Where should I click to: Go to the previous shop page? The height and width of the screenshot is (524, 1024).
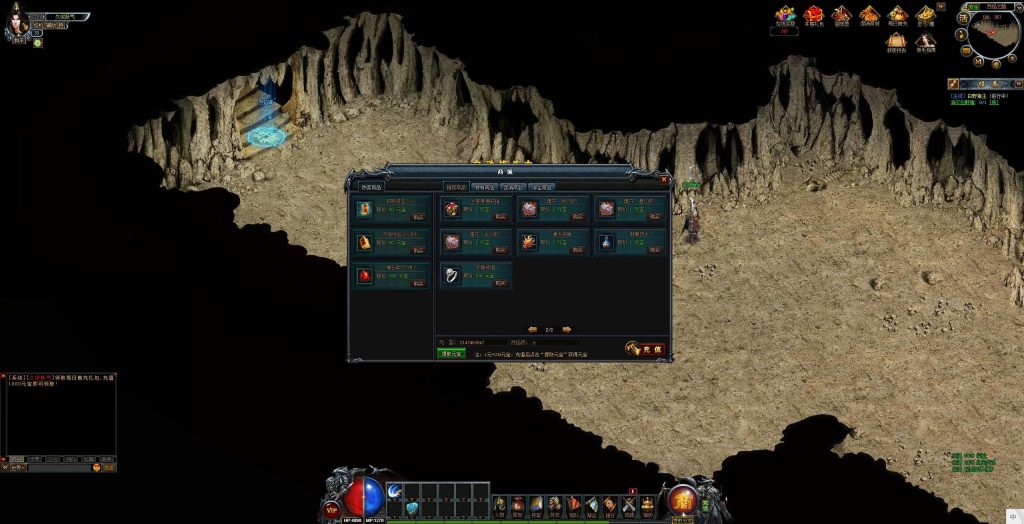click(533, 328)
